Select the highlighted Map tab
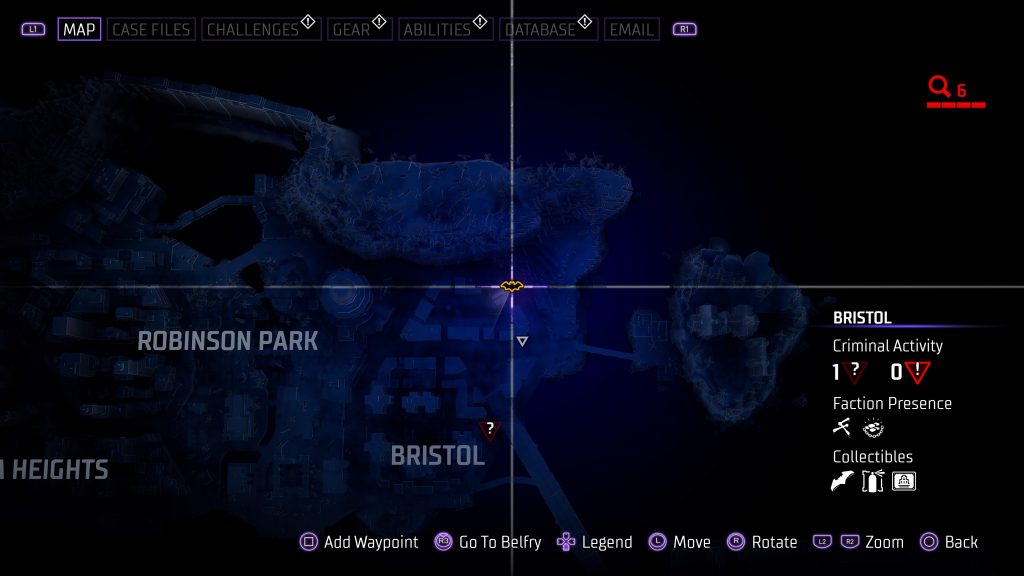The height and width of the screenshot is (576, 1024). tap(79, 30)
